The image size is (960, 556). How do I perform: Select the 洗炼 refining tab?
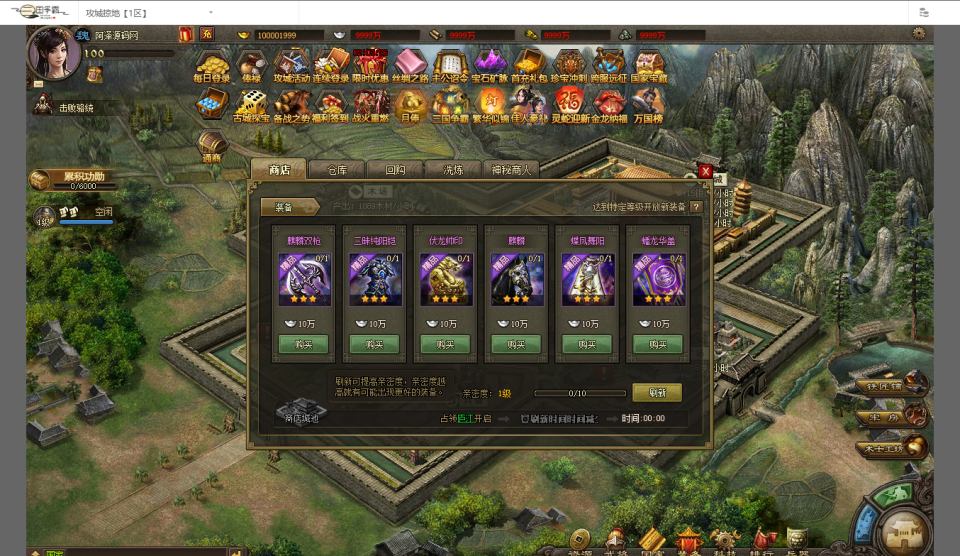pos(453,170)
